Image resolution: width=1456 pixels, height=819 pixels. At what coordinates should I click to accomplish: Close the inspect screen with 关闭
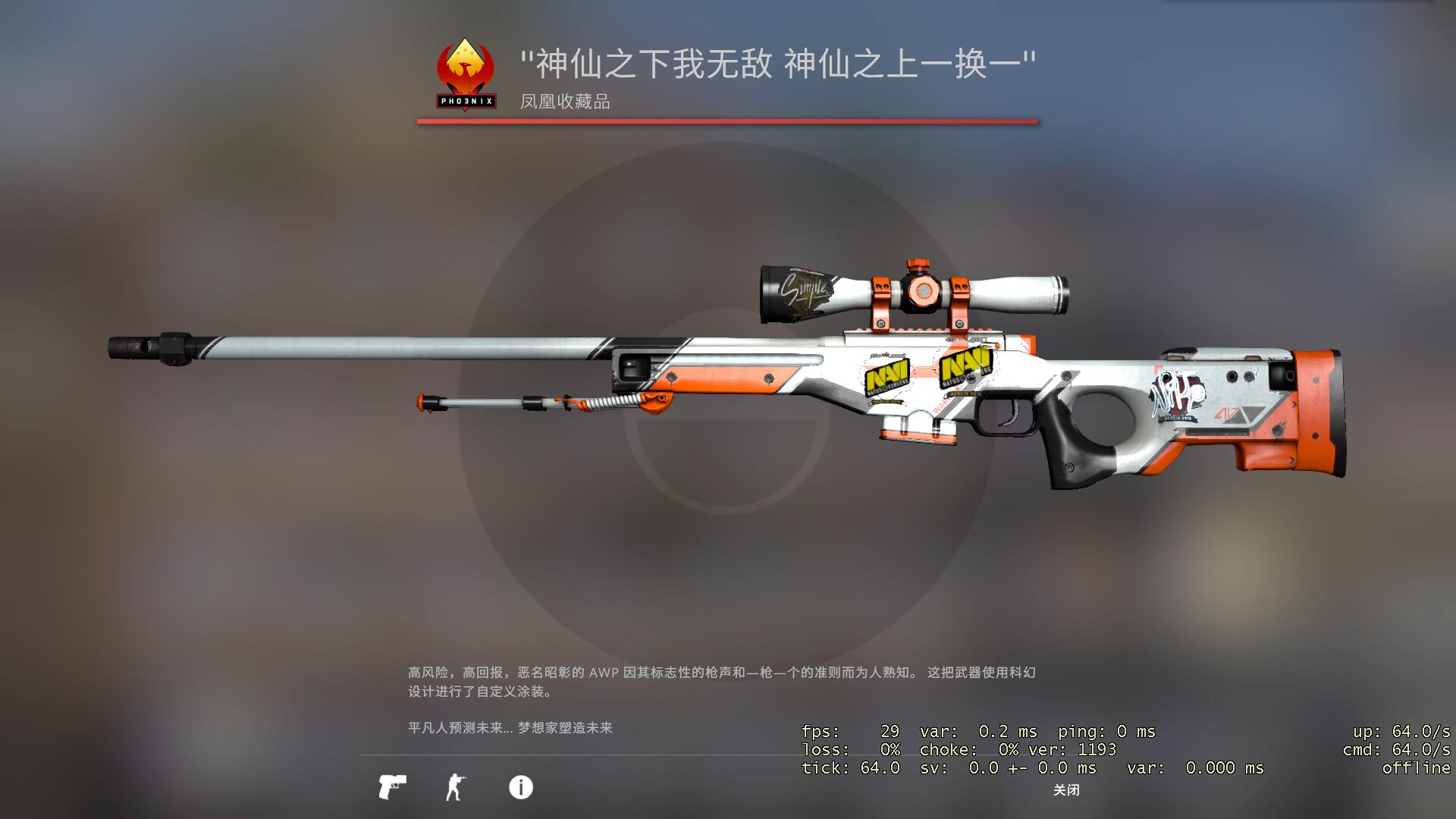click(1066, 790)
